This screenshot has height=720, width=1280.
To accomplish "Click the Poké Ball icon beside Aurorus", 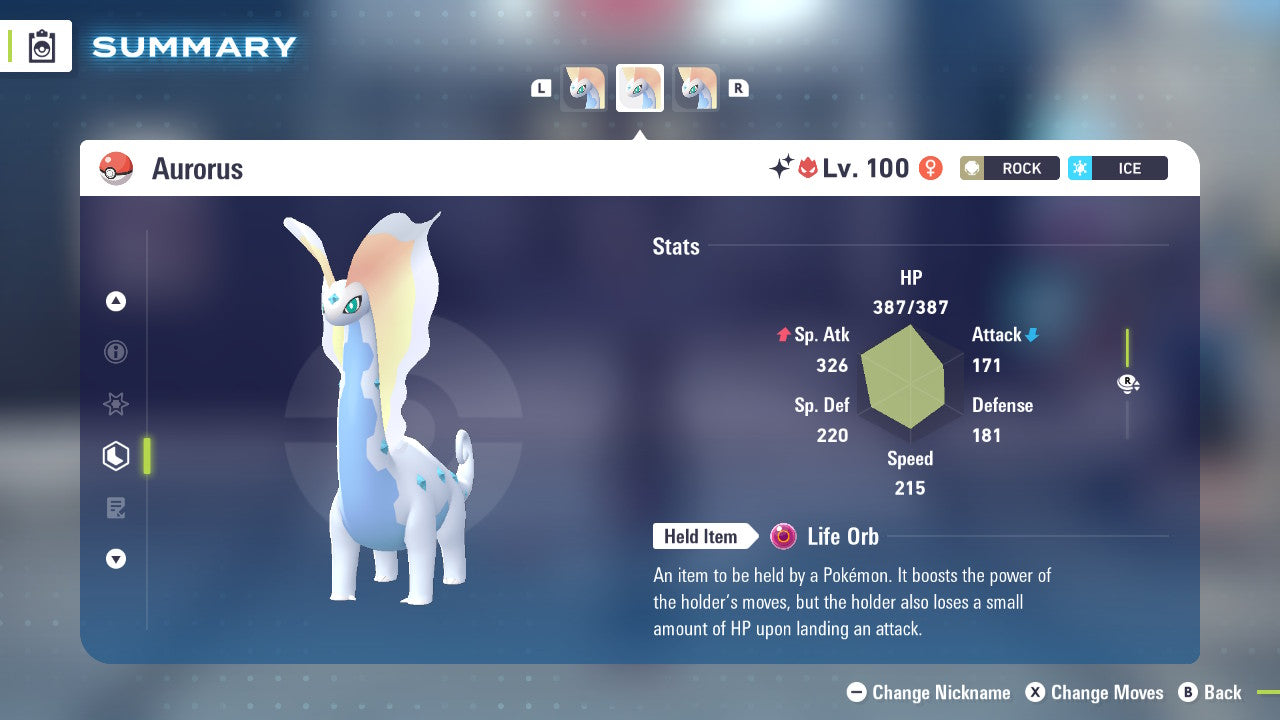I will coord(115,168).
